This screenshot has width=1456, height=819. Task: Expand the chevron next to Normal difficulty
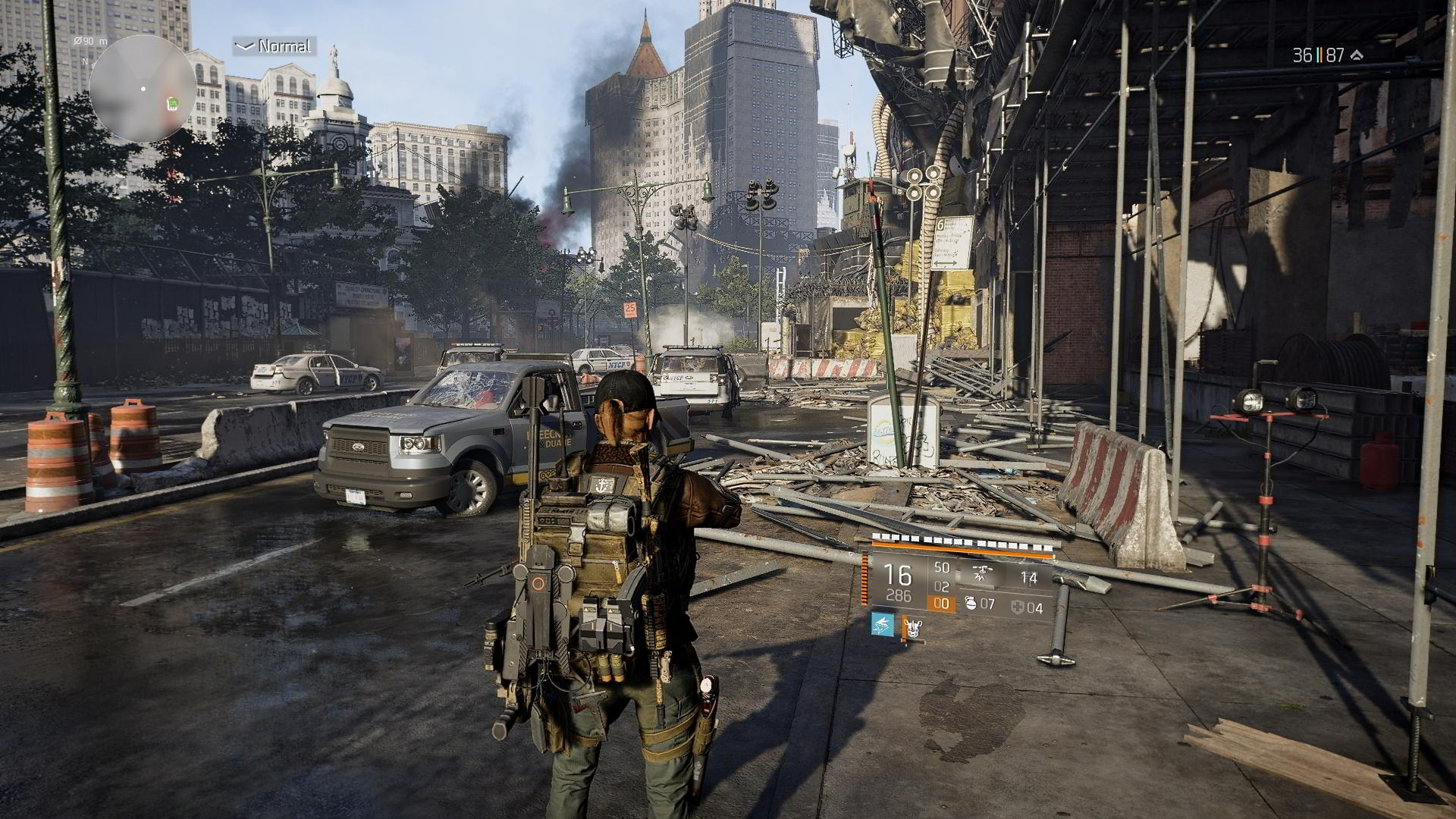[246, 45]
